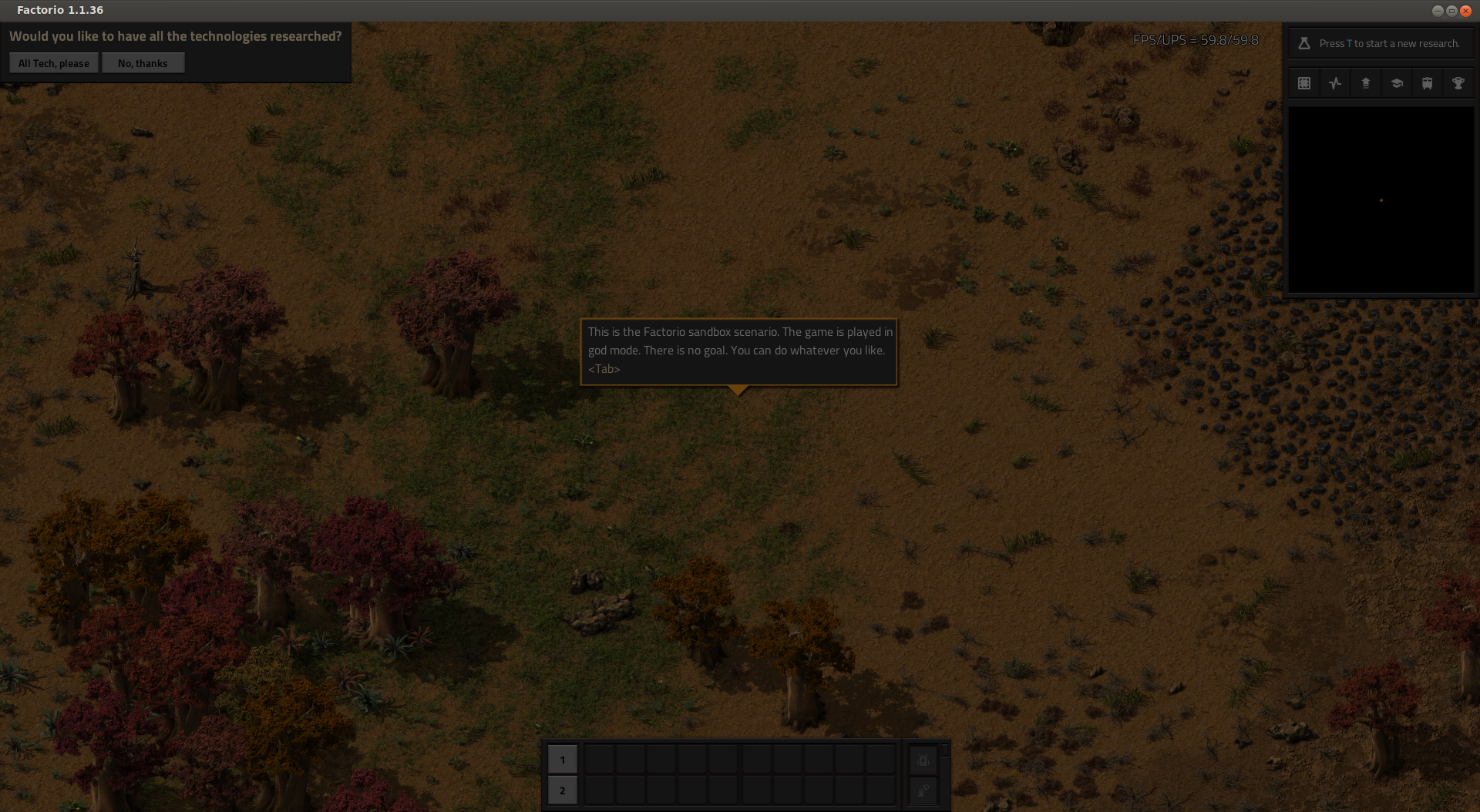Toggle the personal roboport shortcut
This screenshot has width=1480, height=812.
923,760
